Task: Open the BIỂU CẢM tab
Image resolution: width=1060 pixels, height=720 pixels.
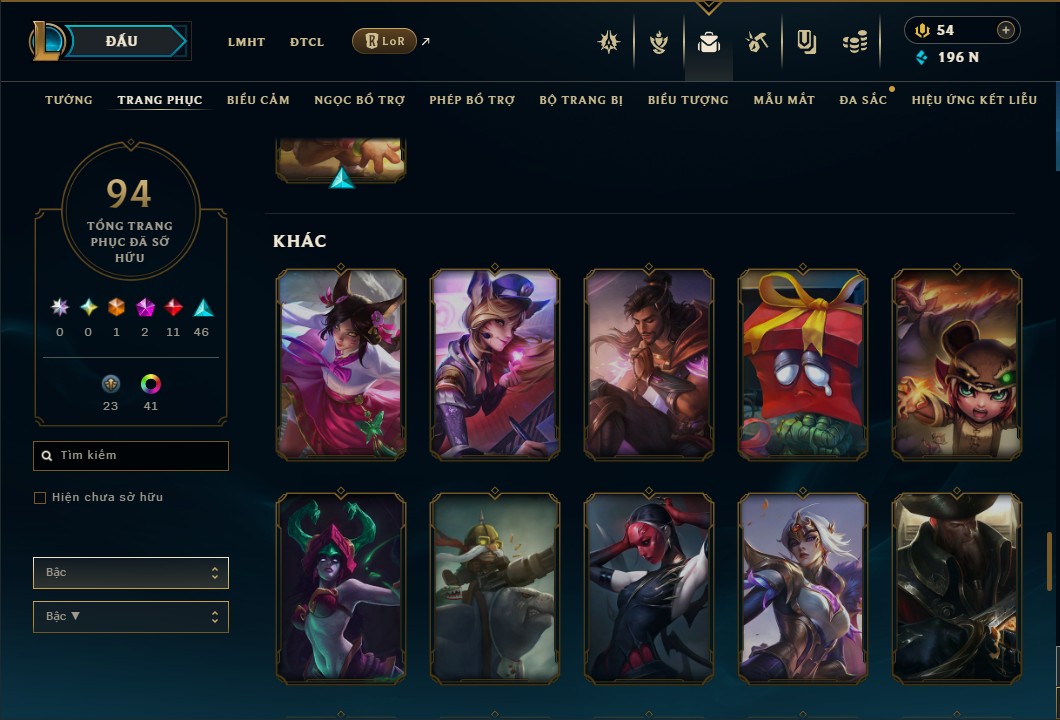Action: [258, 100]
